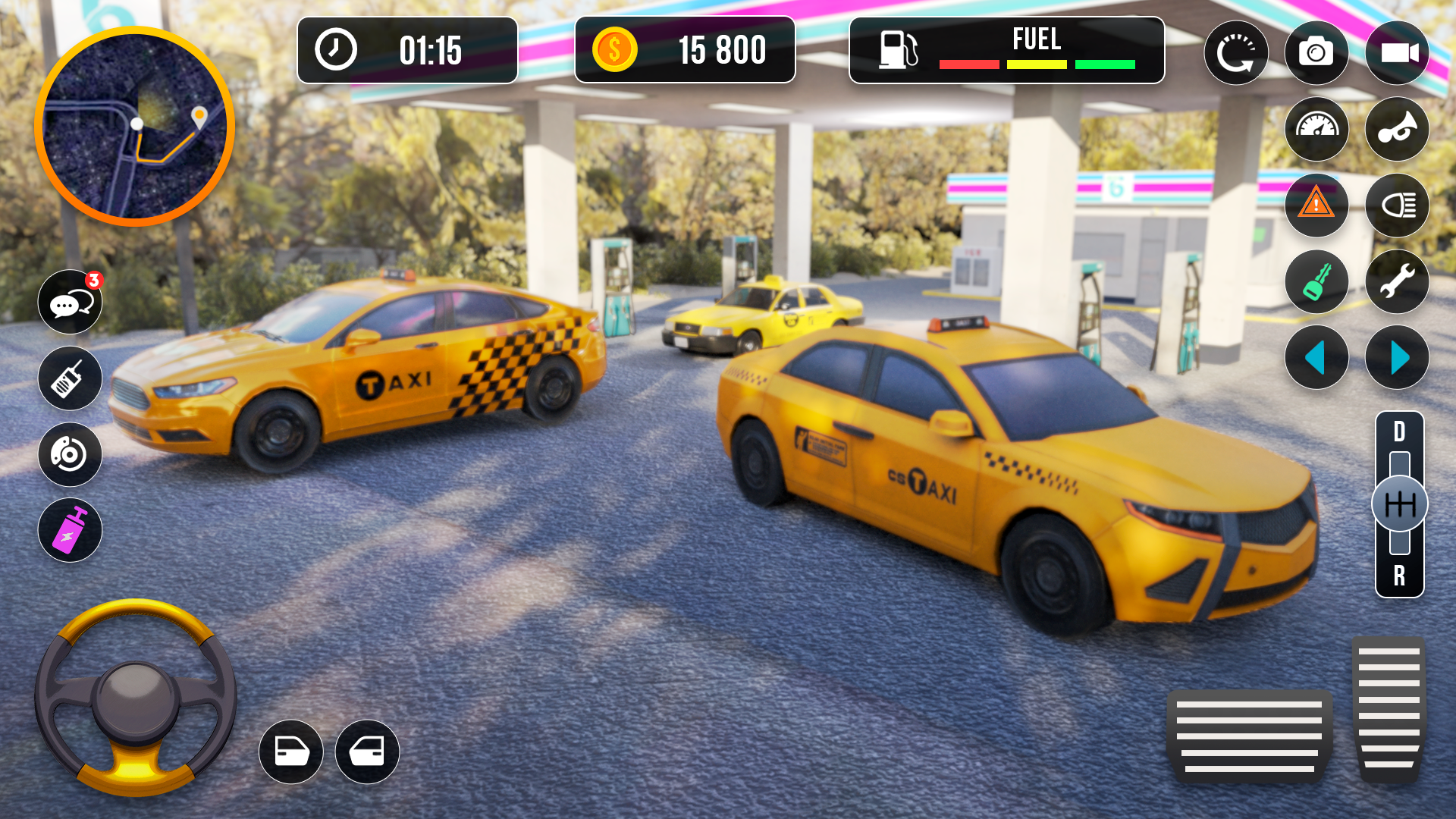Screen dimensions: 1456x819
Task: Open the chat messages with 3 notifications
Action: click(69, 303)
